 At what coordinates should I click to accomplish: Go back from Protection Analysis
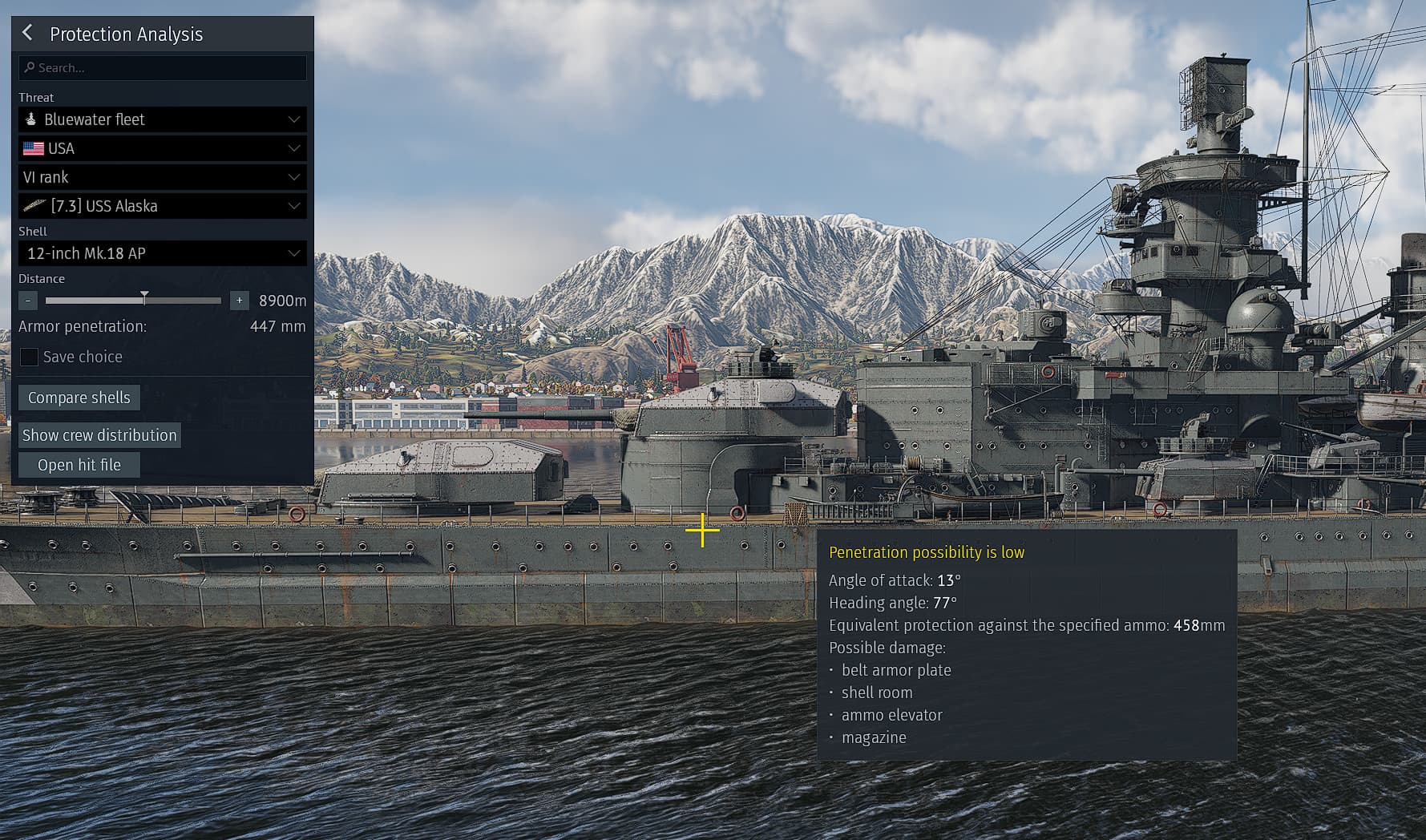tap(28, 33)
